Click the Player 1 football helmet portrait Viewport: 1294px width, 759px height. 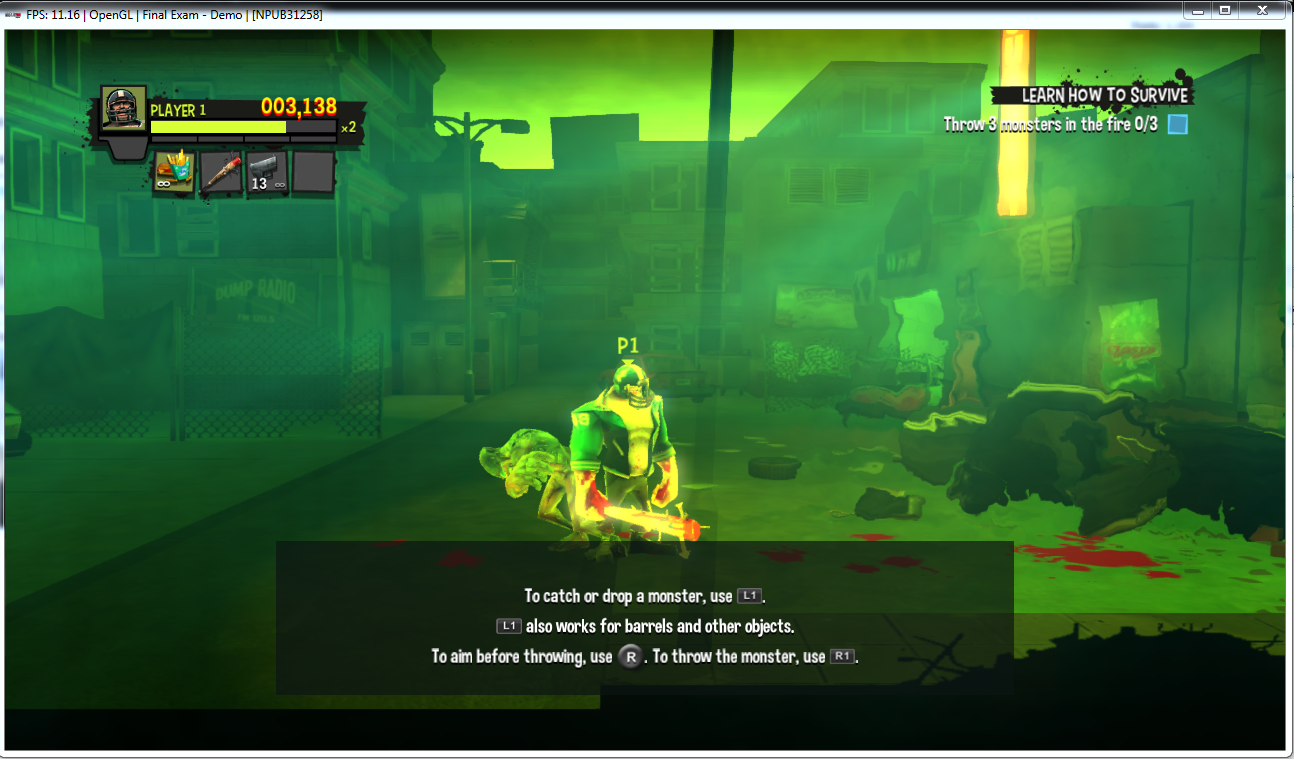pyautogui.click(x=124, y=109)
